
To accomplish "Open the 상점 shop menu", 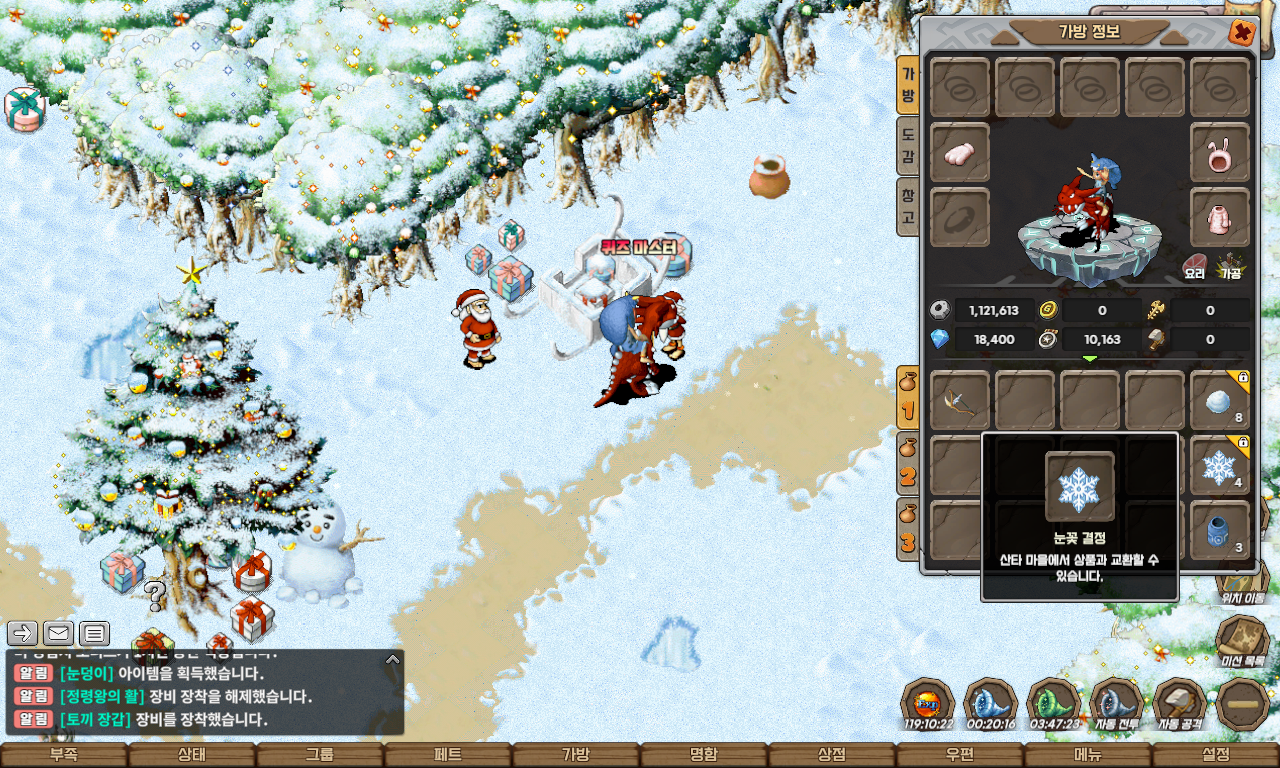I will pyautogui.click(x=832, y=755).
